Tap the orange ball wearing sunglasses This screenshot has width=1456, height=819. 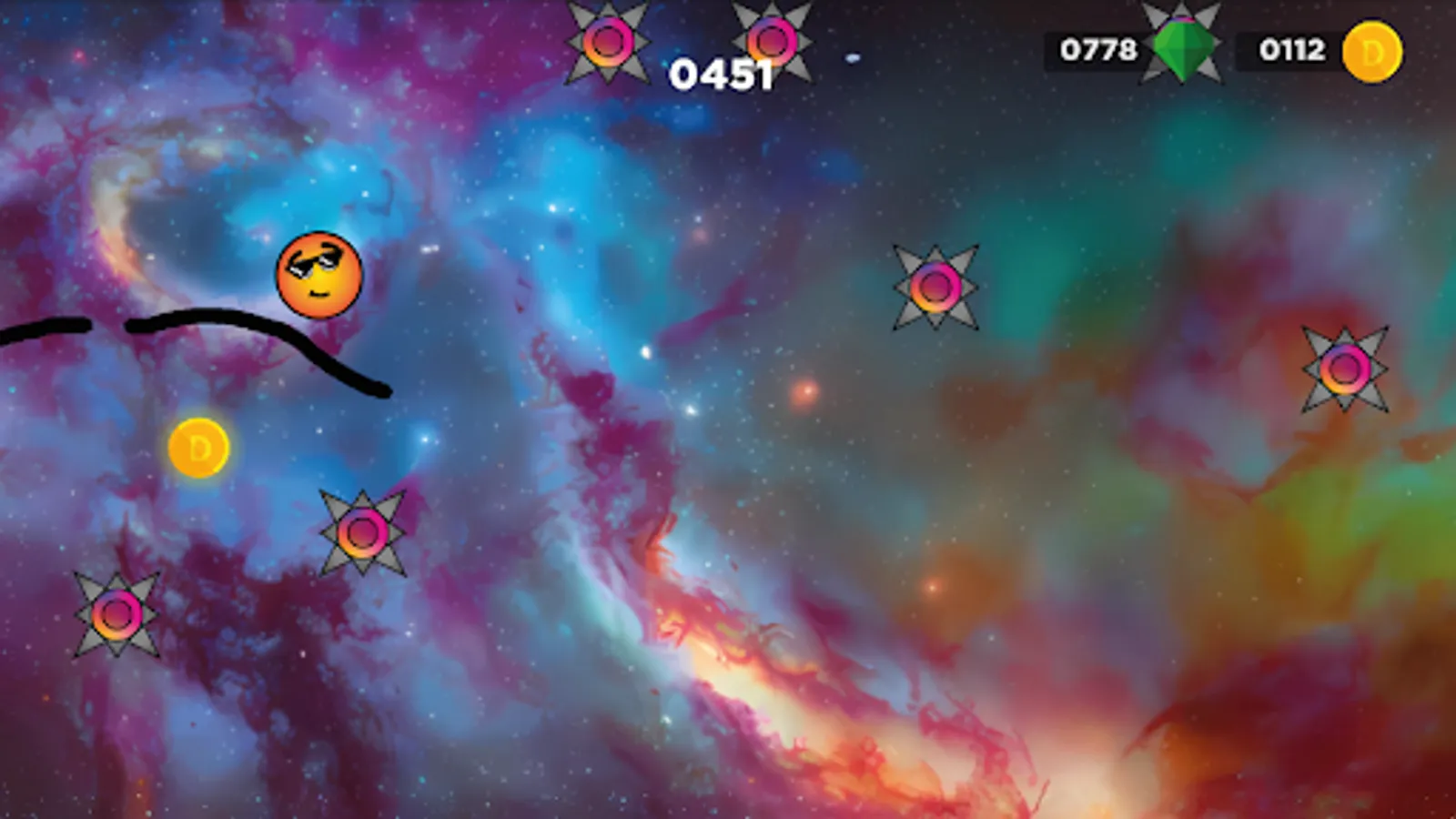319,276
